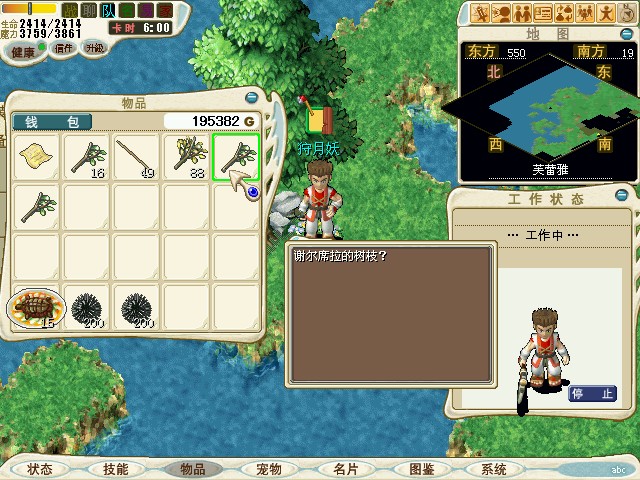Select the thin stick stack of 49
The width and height of the screenshot is (640, 480).
click(x=136, y=157)
